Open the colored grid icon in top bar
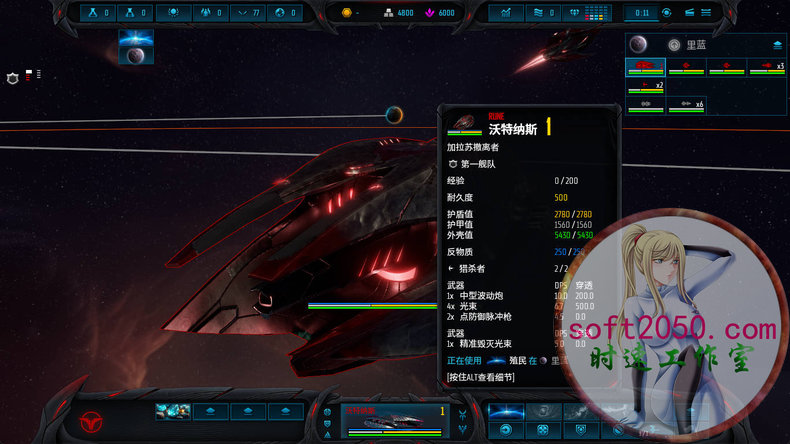 point(596,13)
